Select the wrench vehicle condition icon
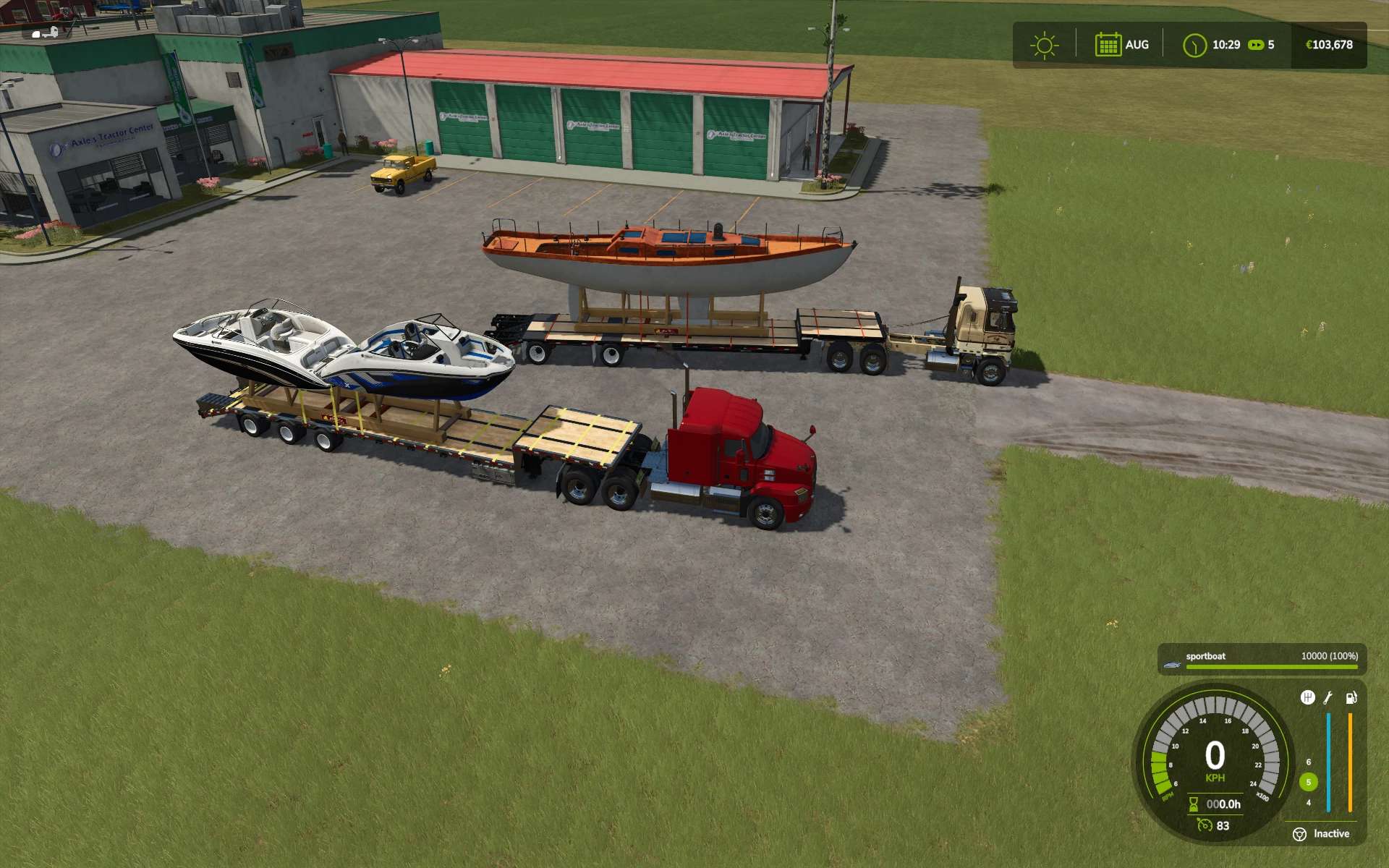The image size is (1389, 868). pos(1328,698)
